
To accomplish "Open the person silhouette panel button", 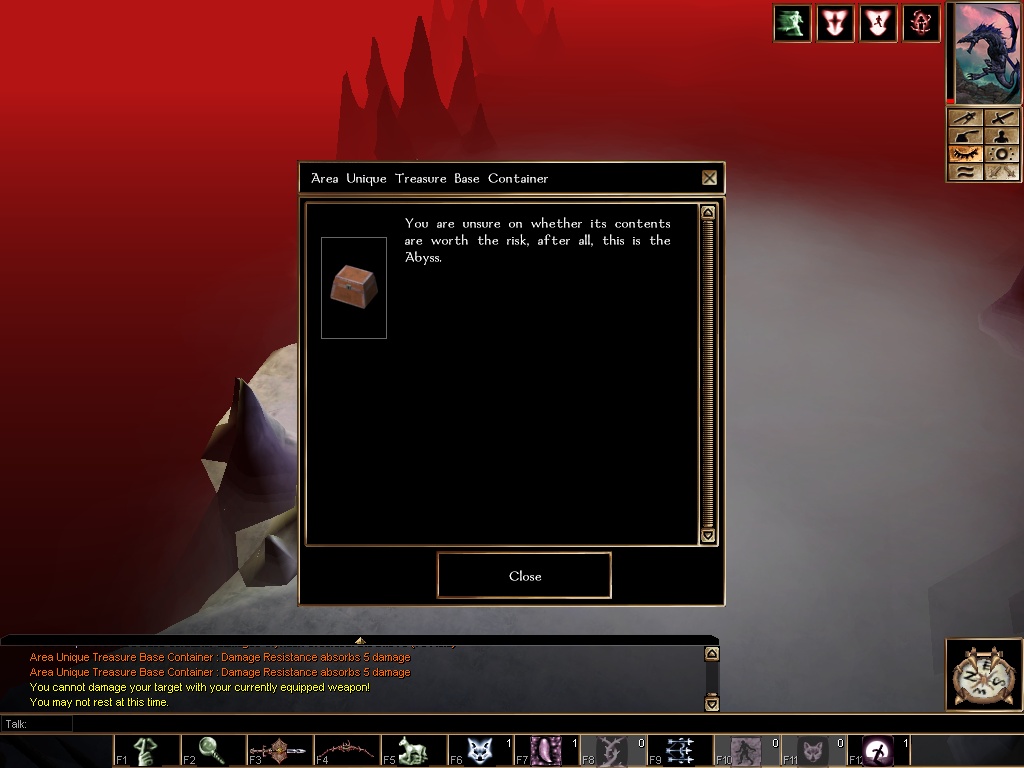I will coord(1002,136).
